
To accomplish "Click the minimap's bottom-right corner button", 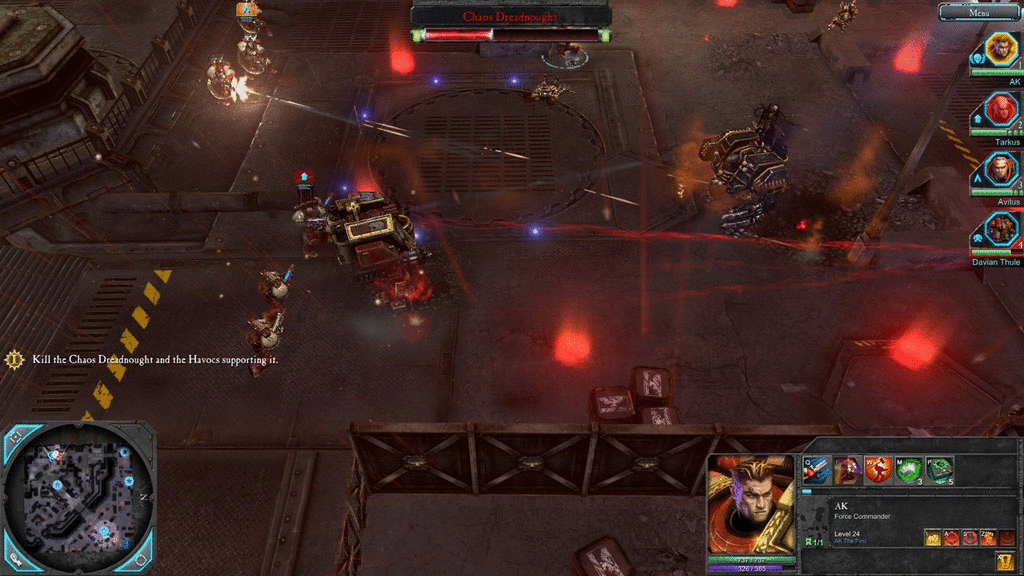I will coord(141,559).
